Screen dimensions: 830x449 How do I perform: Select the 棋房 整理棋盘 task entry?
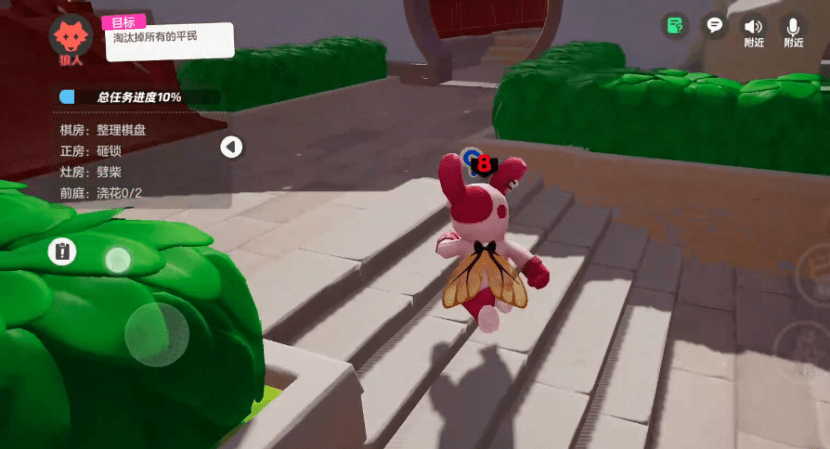(x=105, y=130)
